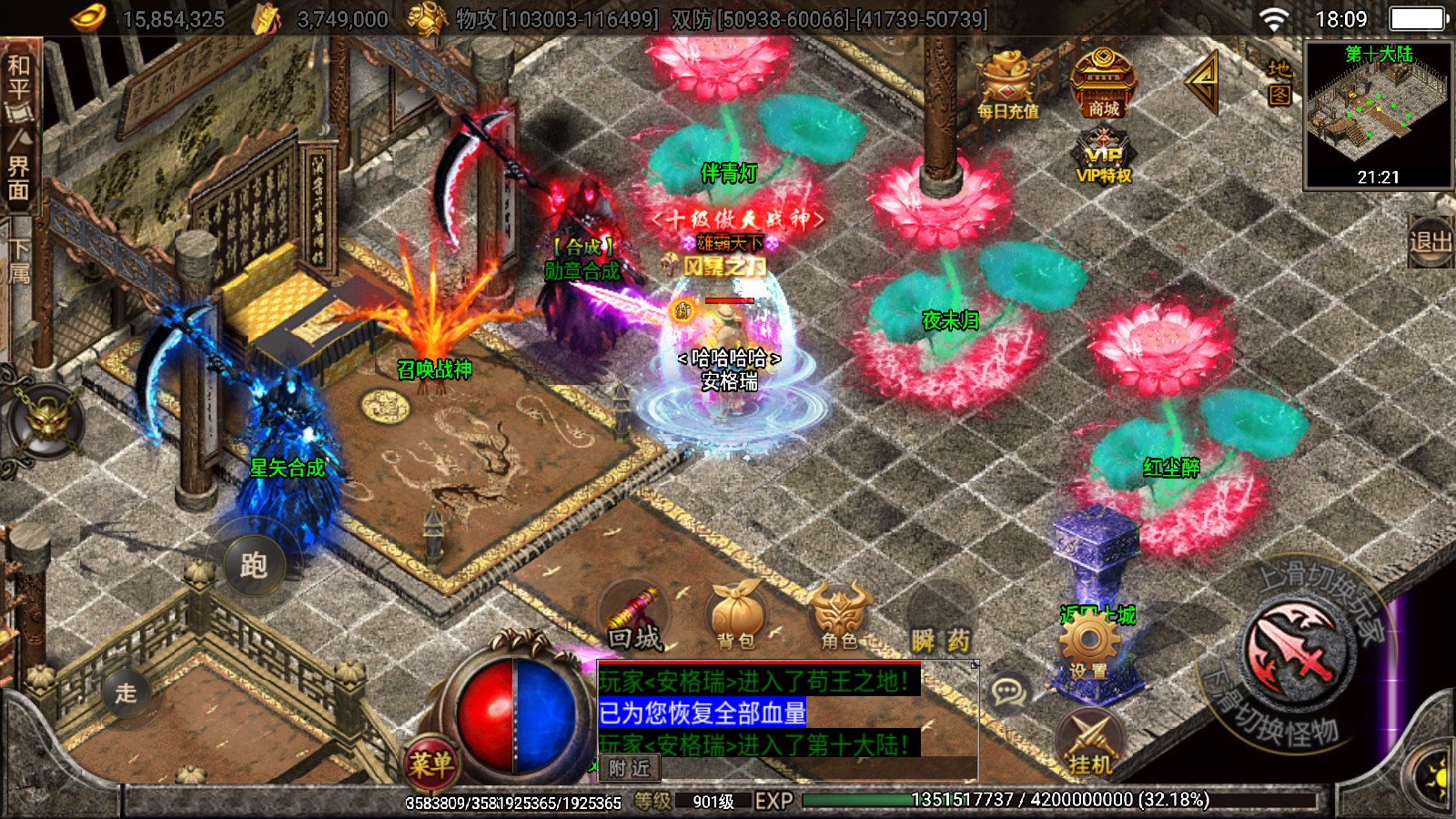The width and height of the screenshot is (1456, 819).
Task: Open the 角色 character sheet
Action: point(839,618)
